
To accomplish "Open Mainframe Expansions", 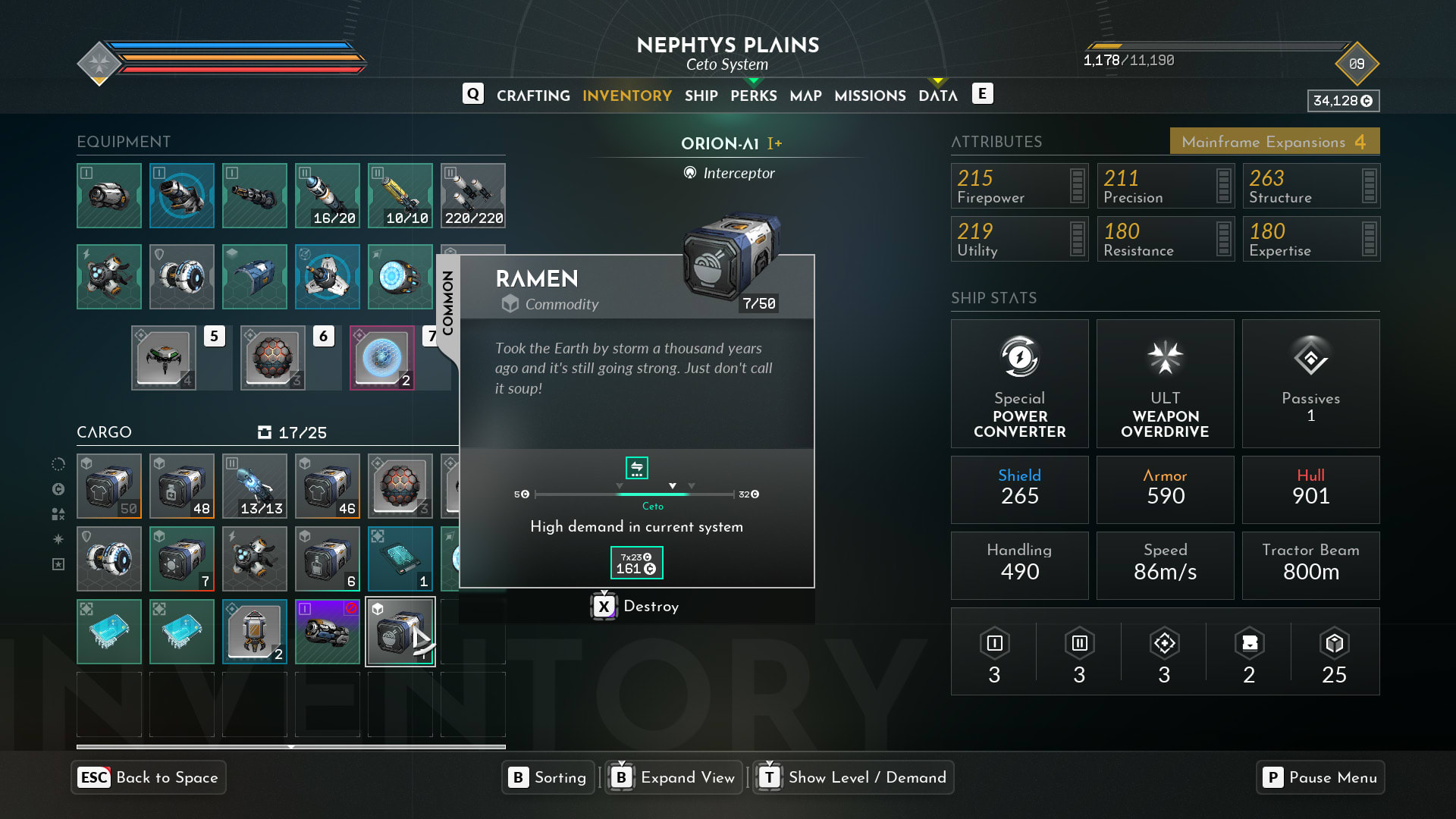I will (x=1274, y=142).
